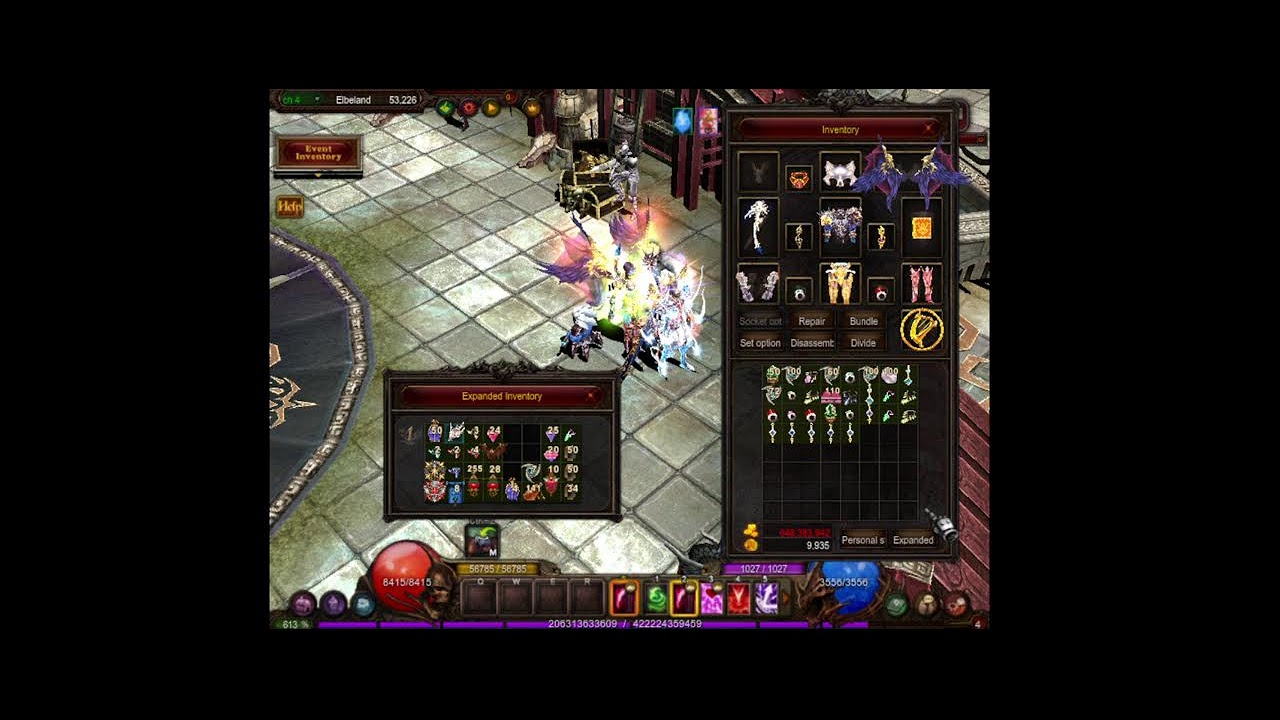This screenshot has width=1280, height=720.
Task: Activate the green swirl skill in hotbar
Action: pyautogui.click(x=656, y=598)
